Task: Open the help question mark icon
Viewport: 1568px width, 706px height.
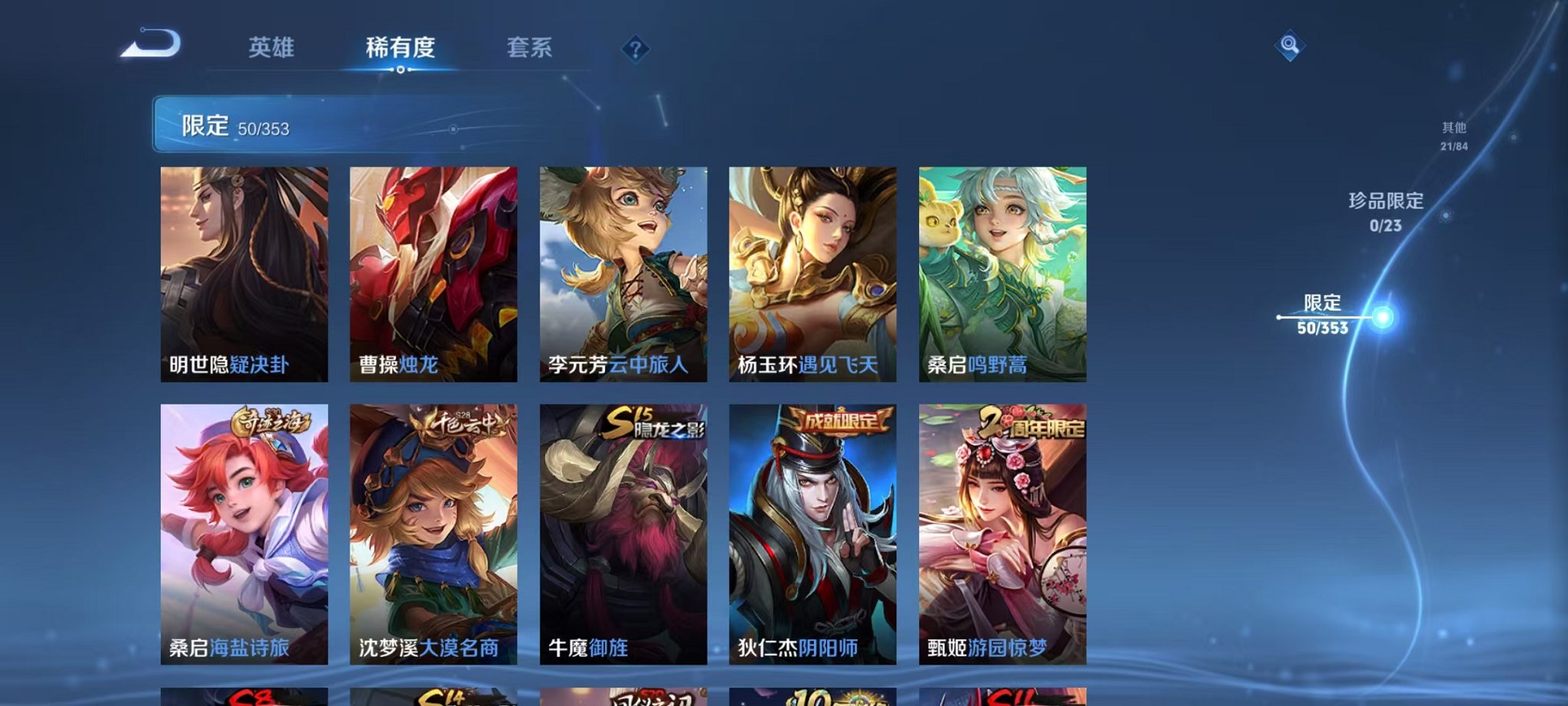Action: click(635, 50)
